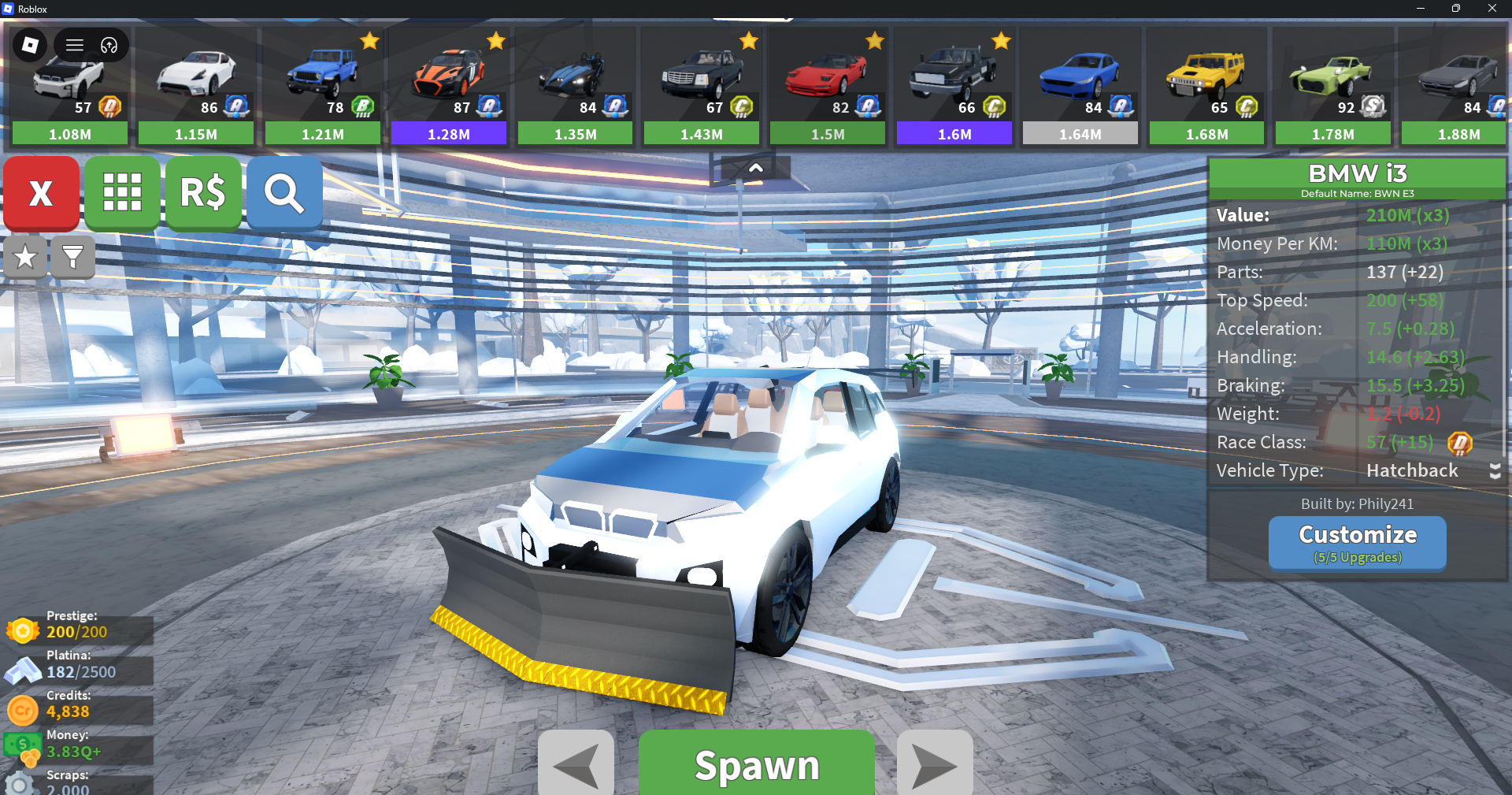This screenshot has height=795, width=1512.
Task: Select the blue coupe priced 1.64M
Action: (x=1080, y=87)
